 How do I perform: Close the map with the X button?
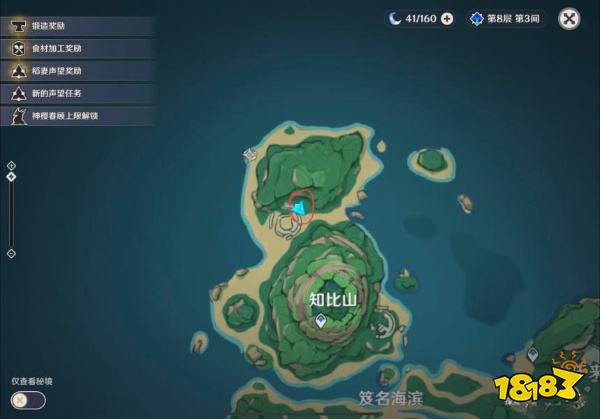569,18
